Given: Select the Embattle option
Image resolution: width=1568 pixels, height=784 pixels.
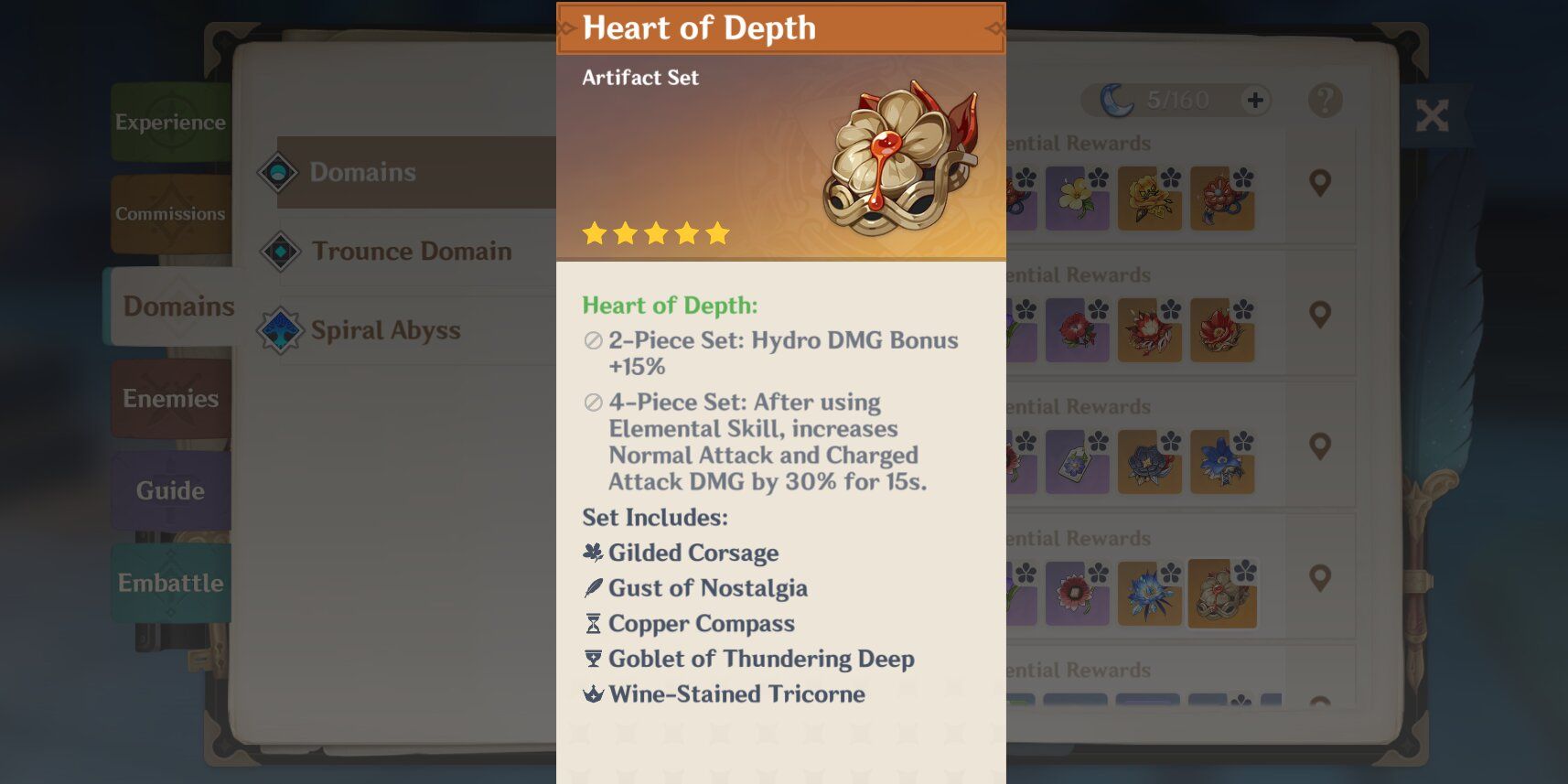Looking at the screenshot, I should click(x=170, y=583).
